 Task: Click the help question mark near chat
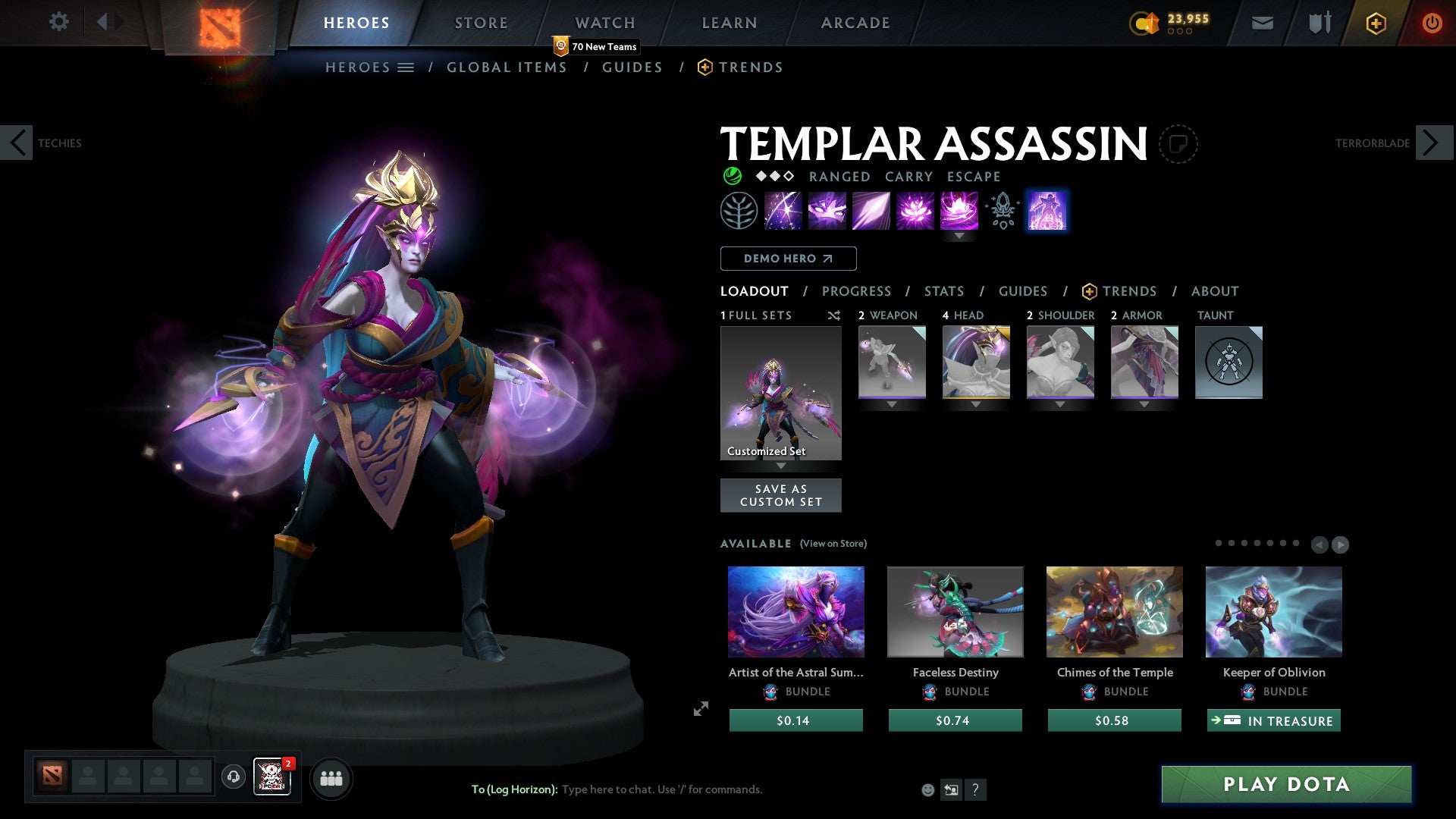[x=975, y=789]
